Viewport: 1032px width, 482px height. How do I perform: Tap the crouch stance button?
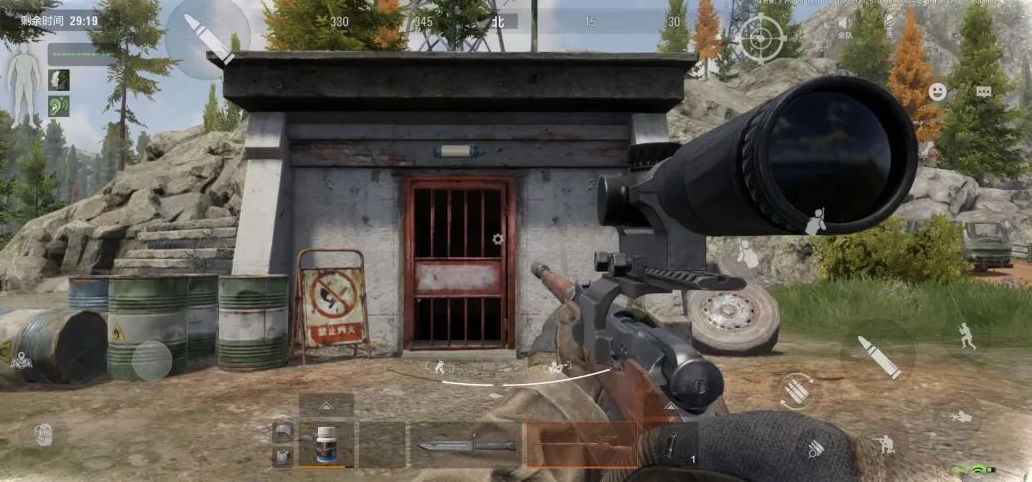[884, 443]
